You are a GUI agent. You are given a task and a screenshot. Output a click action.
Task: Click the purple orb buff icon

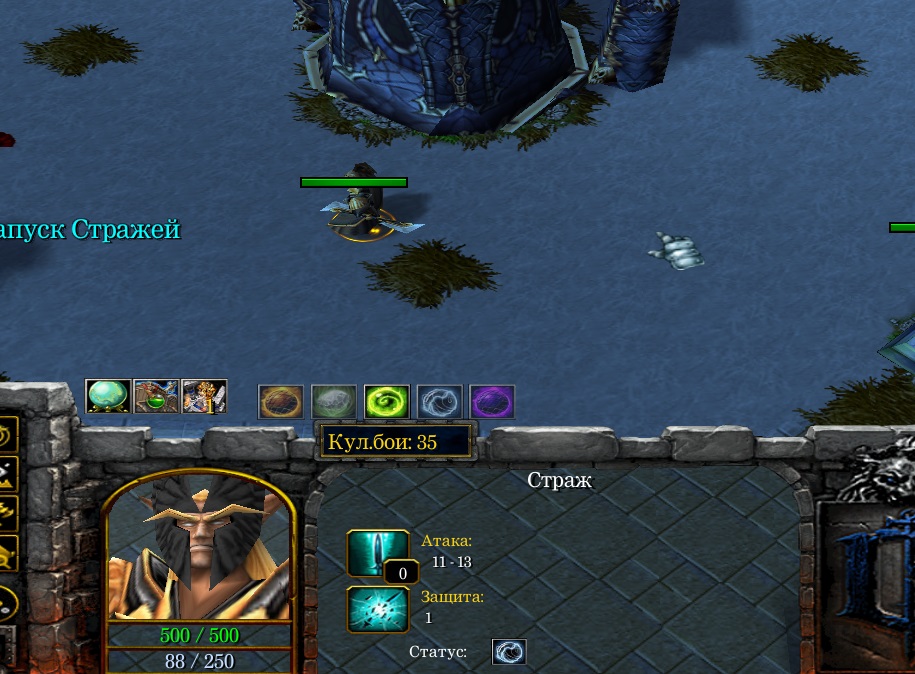[x=492, y=402]
